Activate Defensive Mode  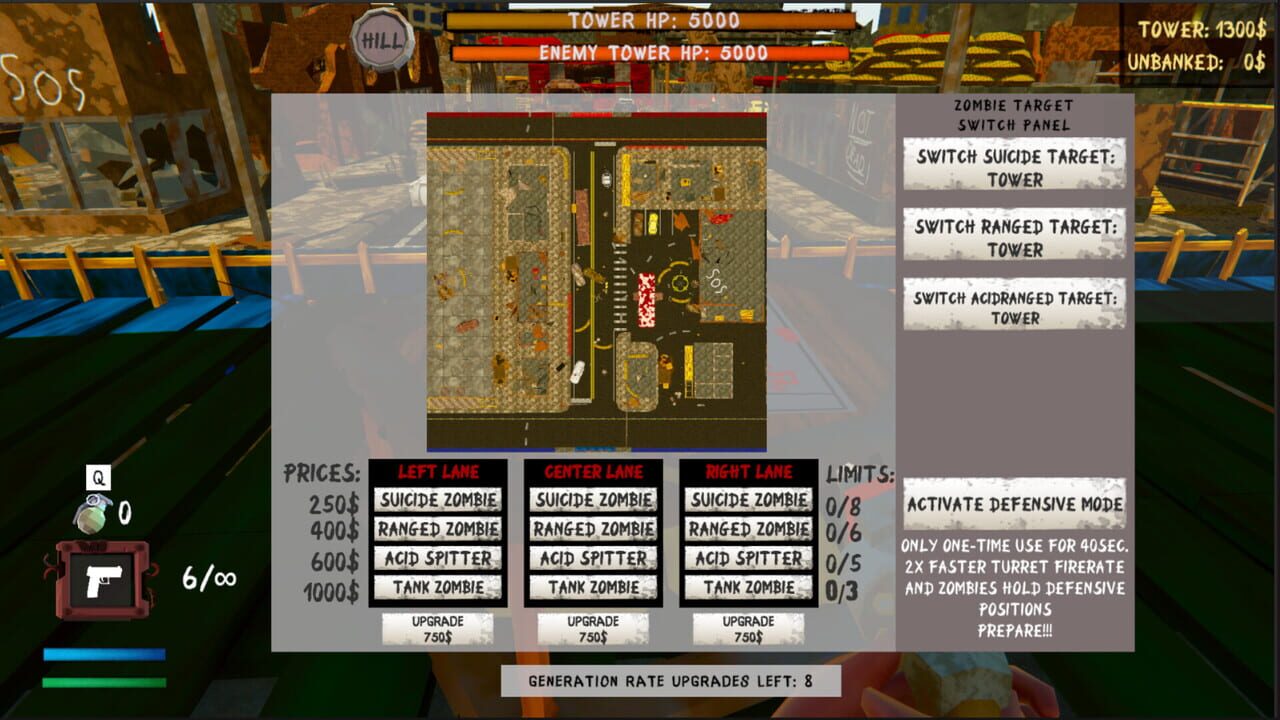[x=1014, y=503]
